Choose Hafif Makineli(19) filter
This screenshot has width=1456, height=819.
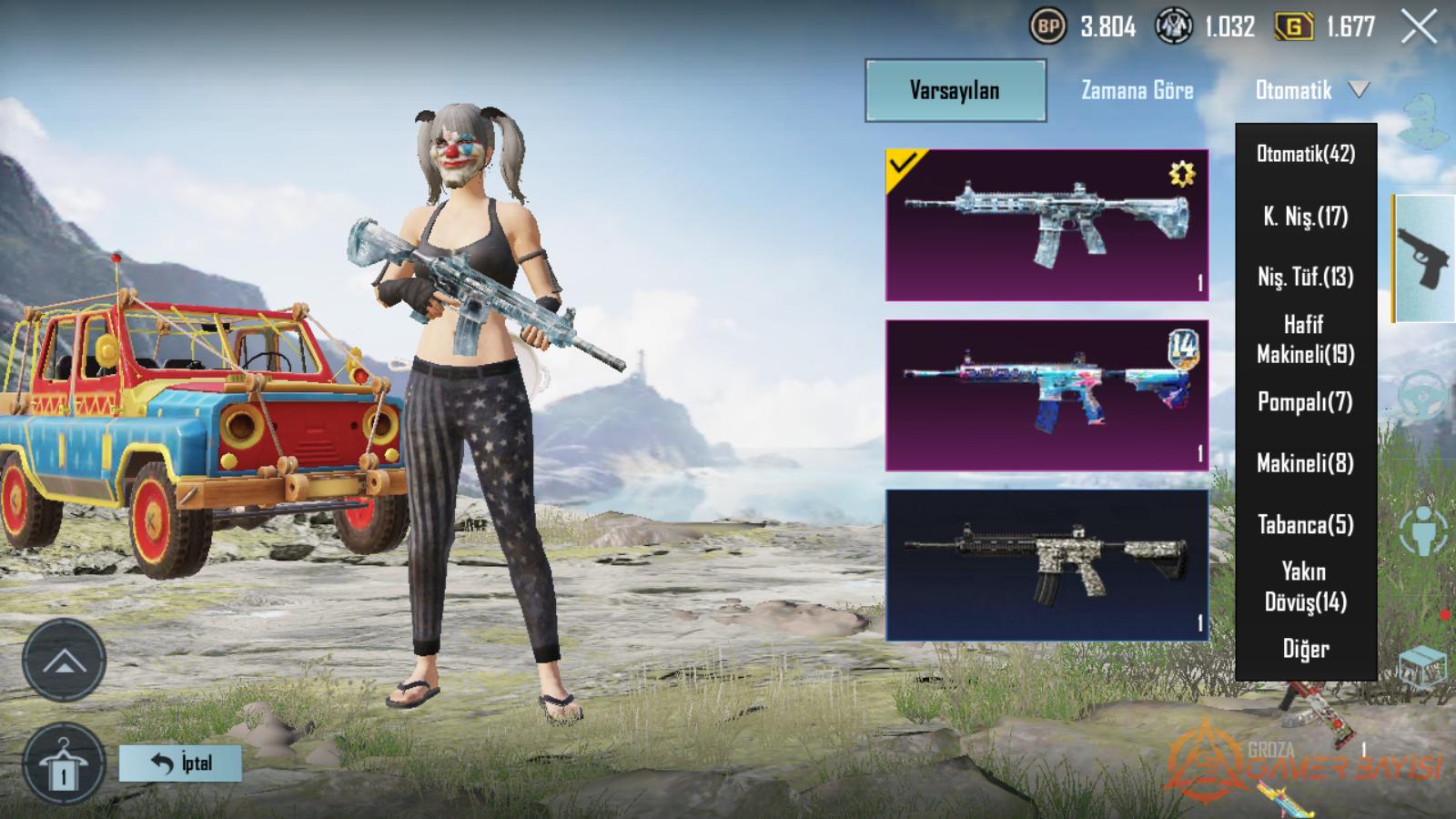click(1306, 339)
